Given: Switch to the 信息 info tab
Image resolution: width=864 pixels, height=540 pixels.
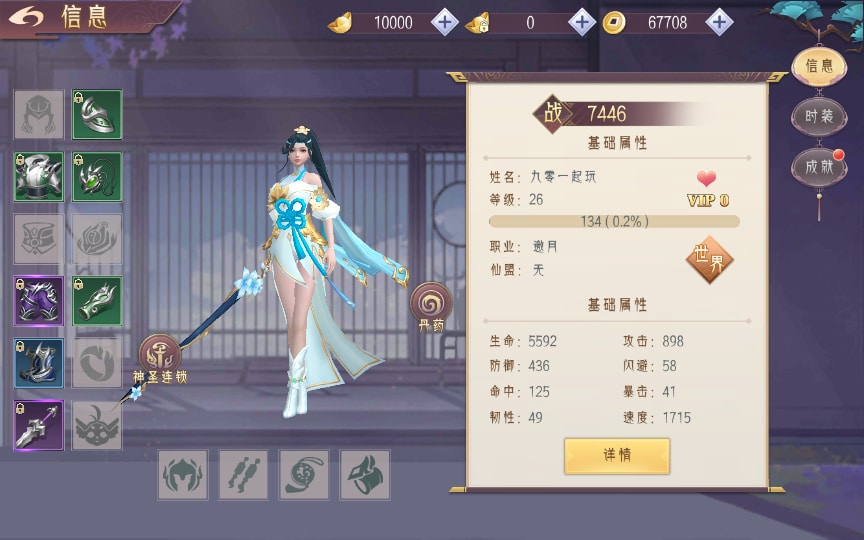Looking at the screenshot, I should 819,66.
